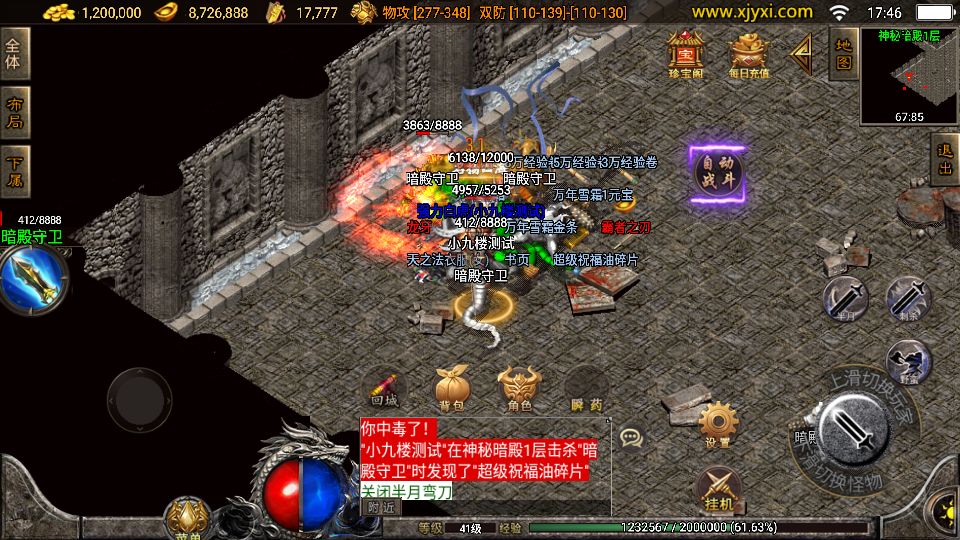The image size is (960, 540).
Task: Open the 每日充值 daily recharge offer
Action: point(749,53)
